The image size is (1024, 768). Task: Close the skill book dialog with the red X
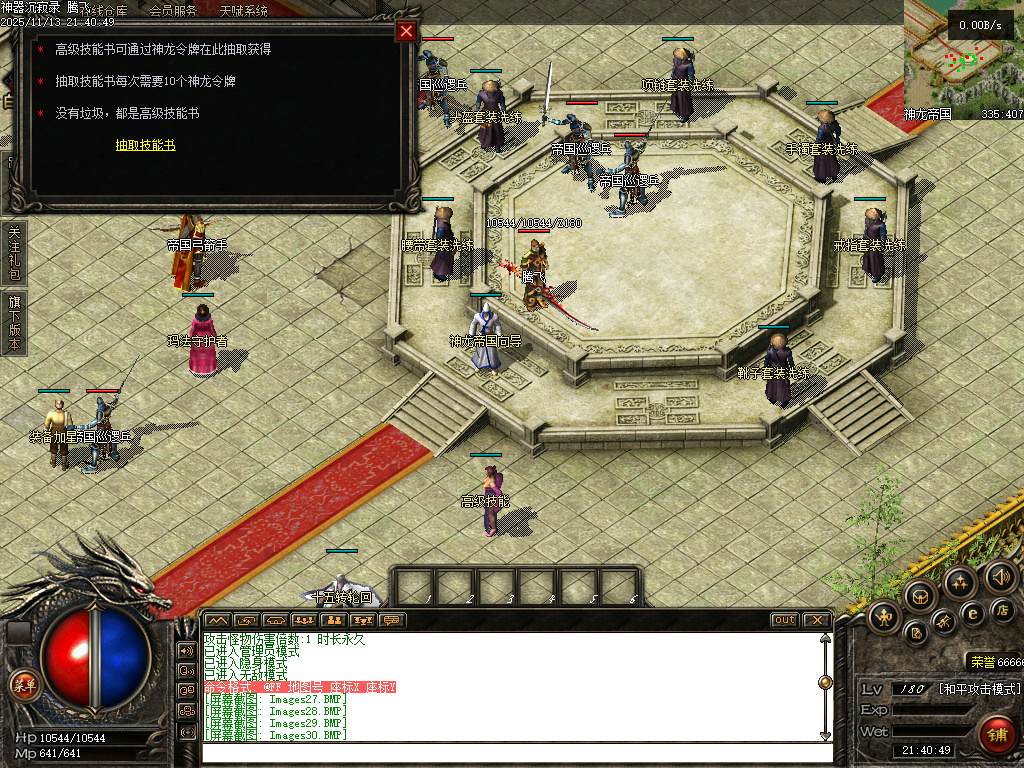pos(406,31)
